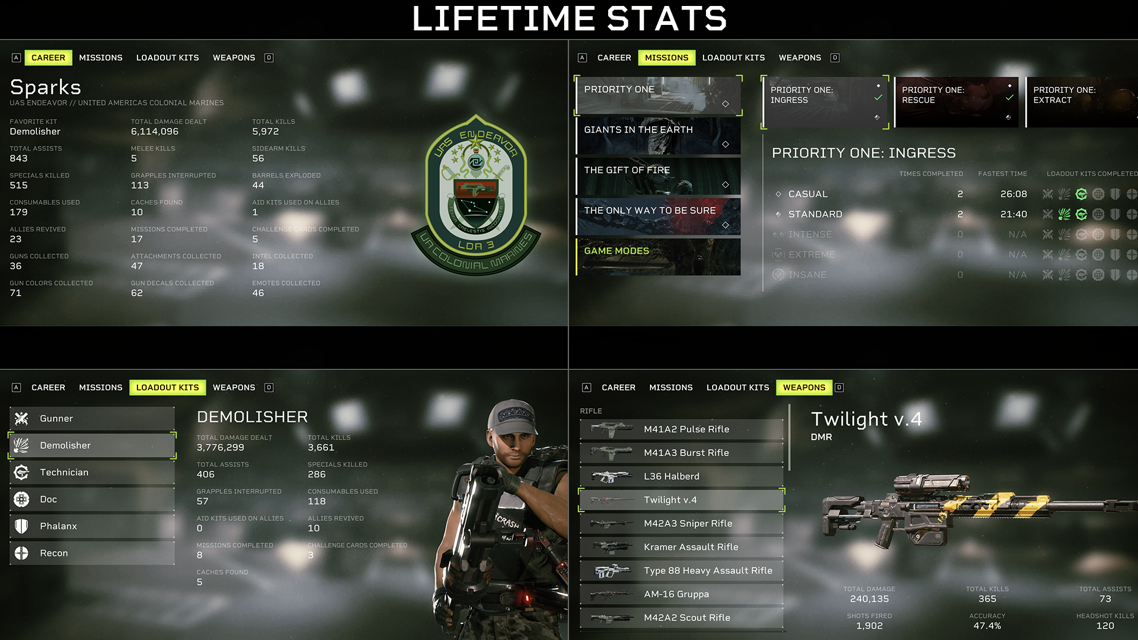
Task: Select the Standard difficulty row
Action: (900, 214)
